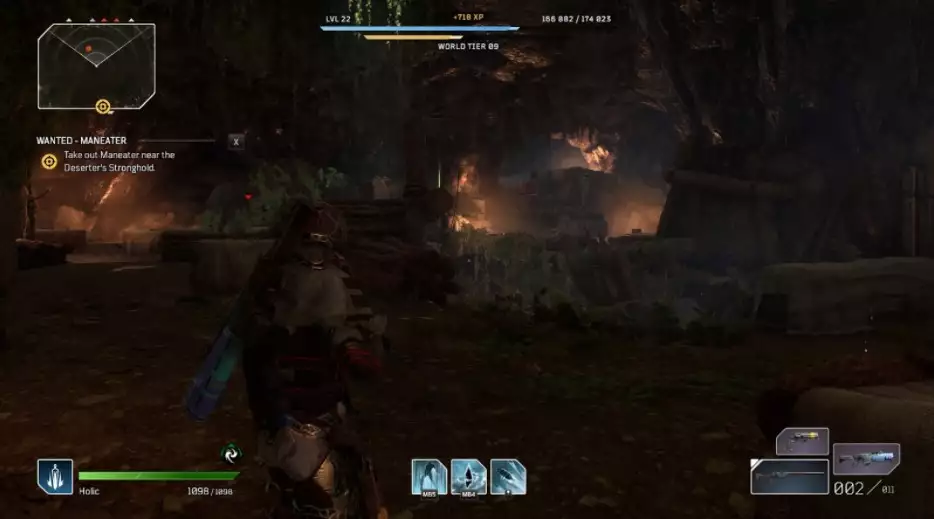Trigger the streaking projectile skill
Image resolution: width=934 pixels, height=519 pixels.
[x=508, y=477]
